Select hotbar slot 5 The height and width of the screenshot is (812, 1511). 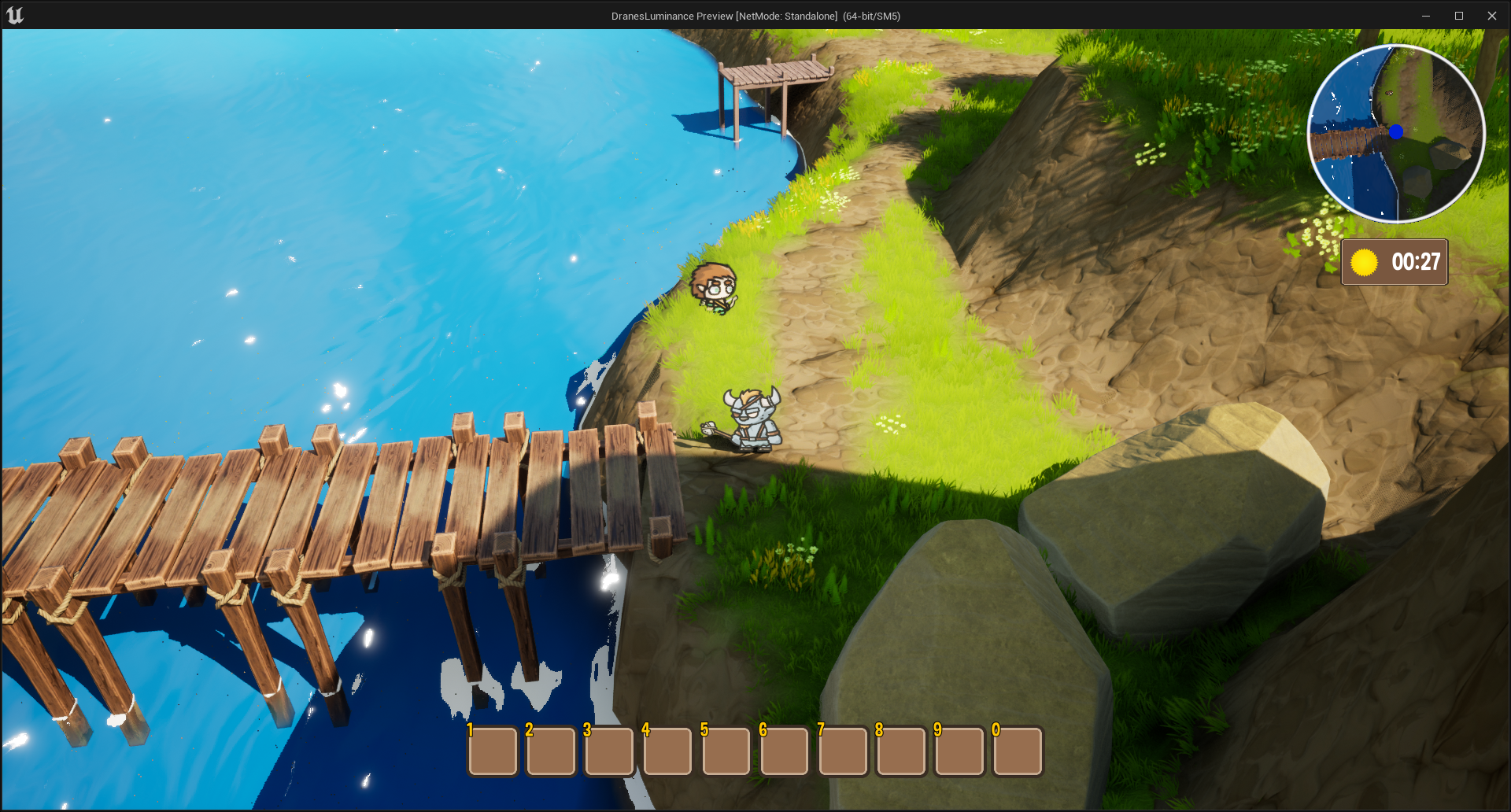pyautogui.click(x=726, y=751)
